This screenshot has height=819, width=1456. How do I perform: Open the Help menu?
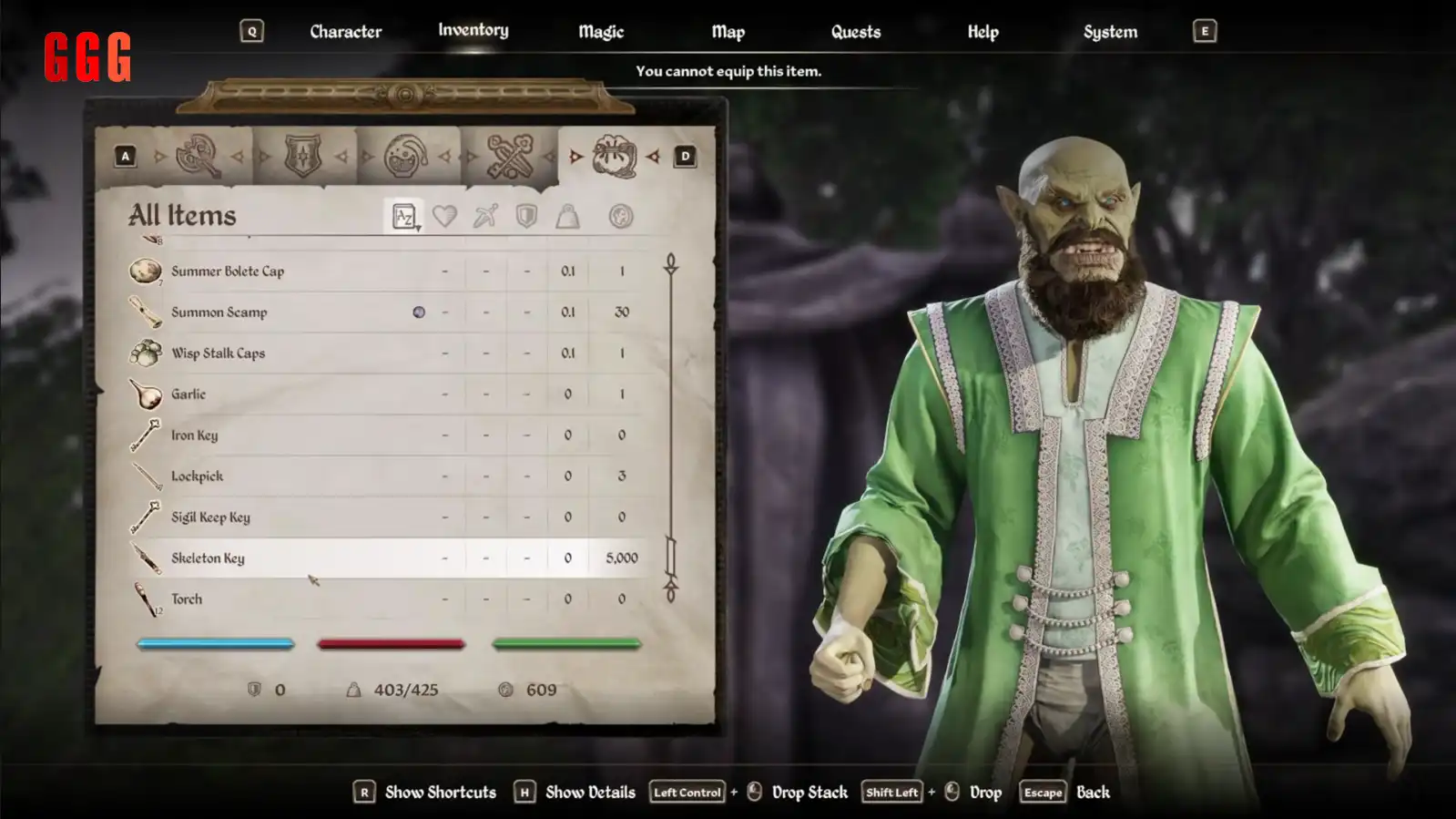983,32
